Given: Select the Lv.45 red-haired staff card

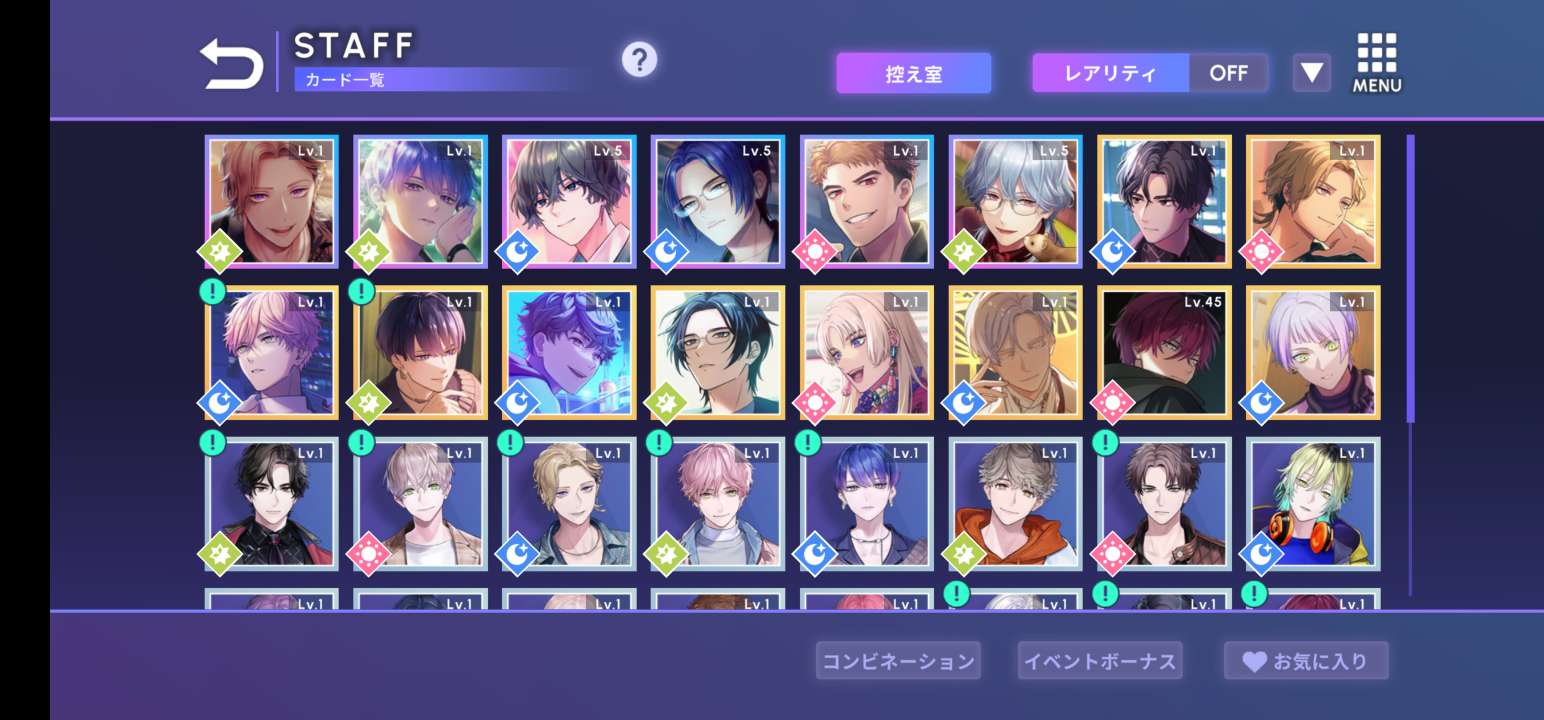Looking at the screenshot, I should tap(1164, 352).
